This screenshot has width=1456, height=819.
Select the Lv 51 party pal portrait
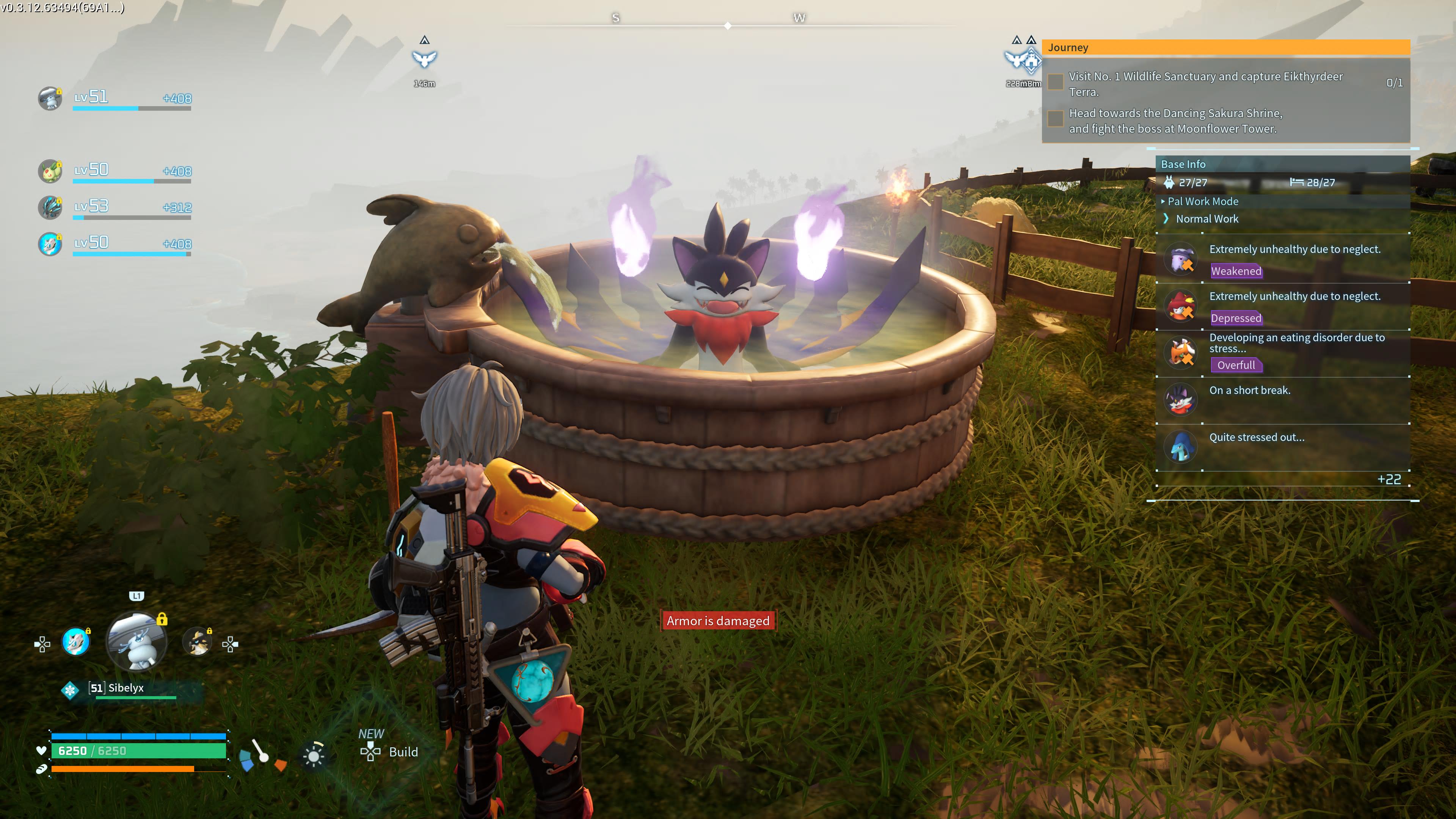coord(50,99)
